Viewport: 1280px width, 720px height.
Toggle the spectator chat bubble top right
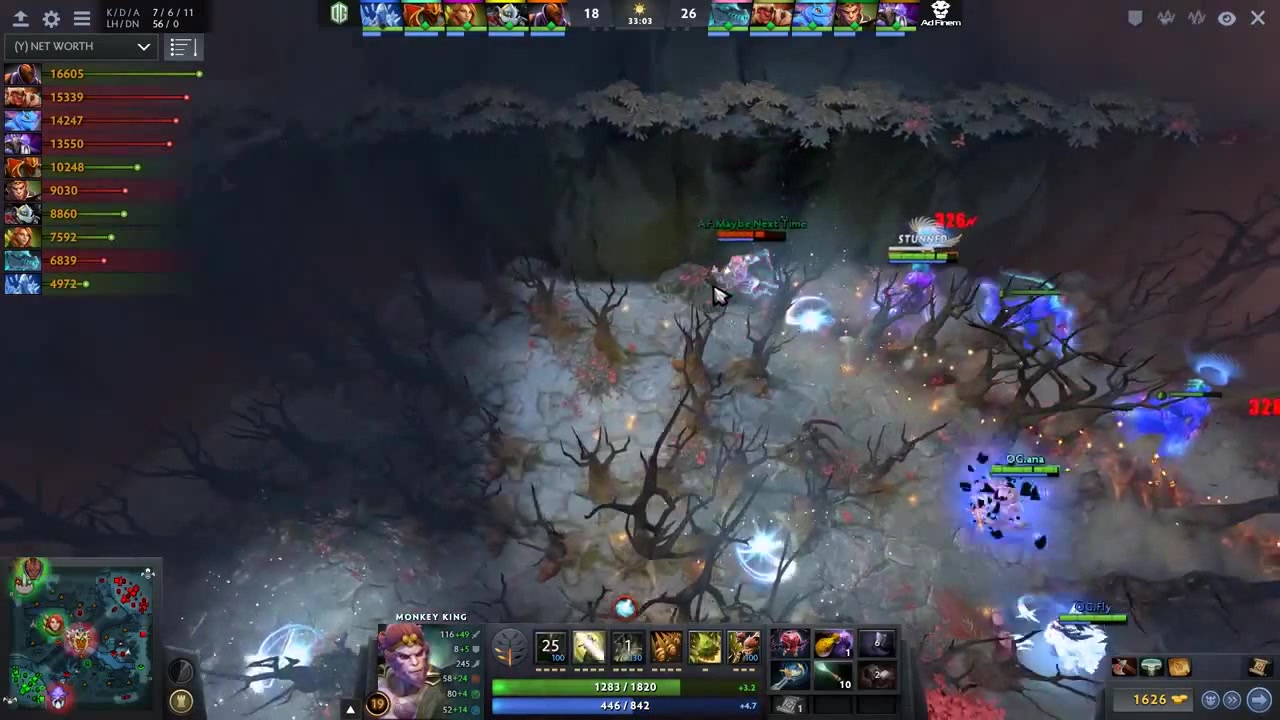click(x=1135, y=18)
